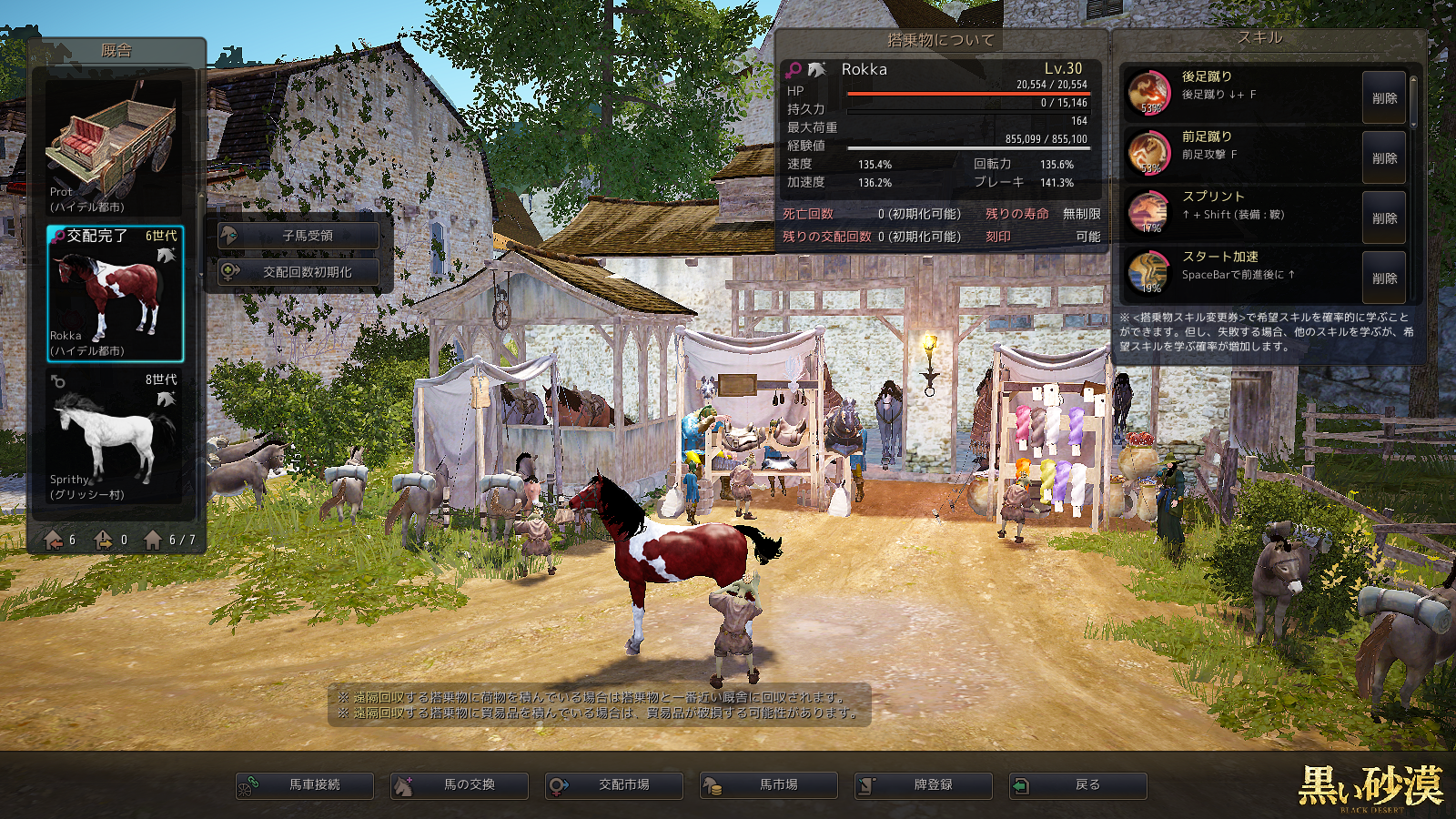1456x819 pixels.
Task: Delete the スタート加速 skill
Action: (x=1383, y=278)
